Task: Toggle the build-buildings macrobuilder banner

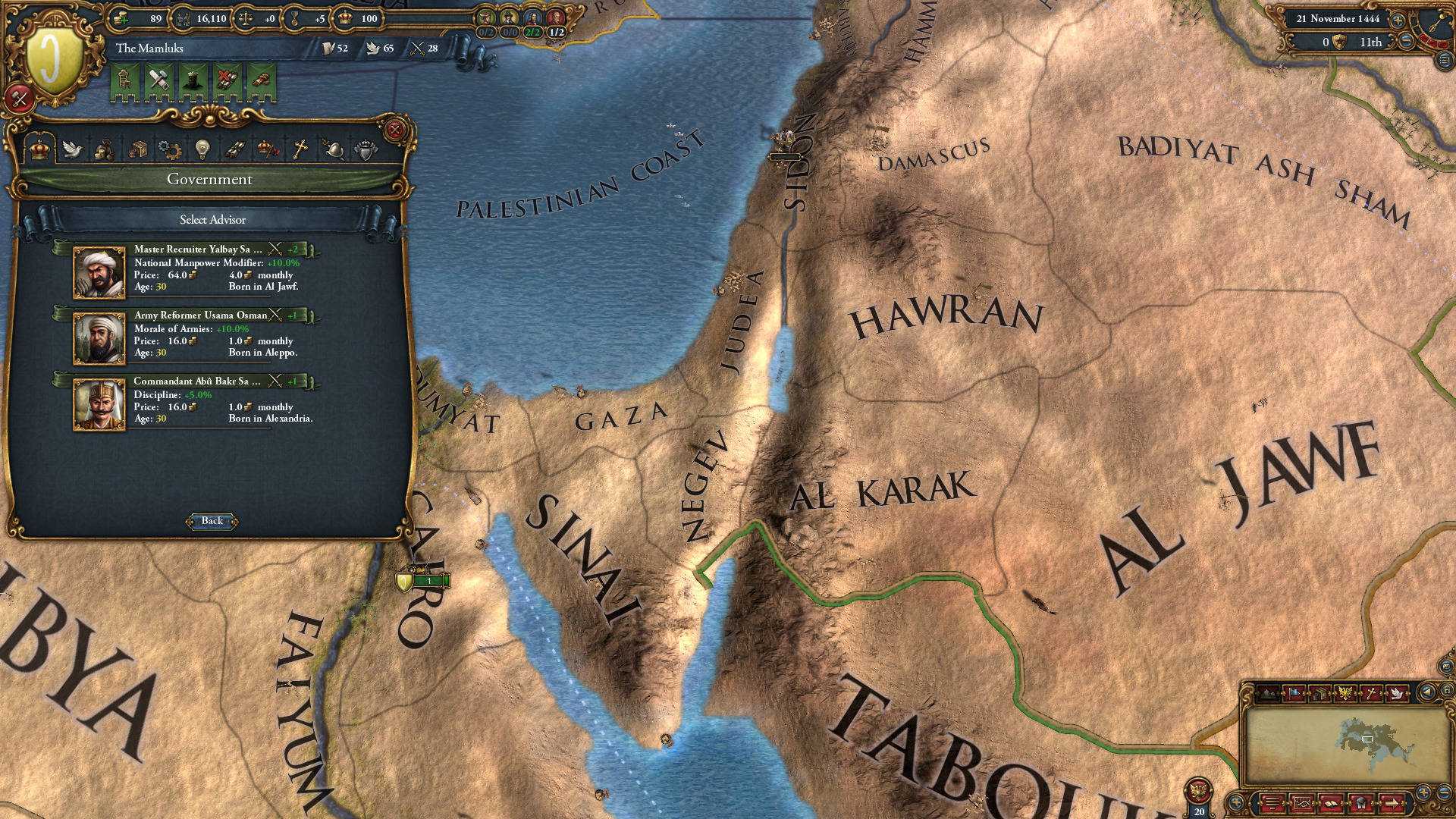Action: [158, 79]
